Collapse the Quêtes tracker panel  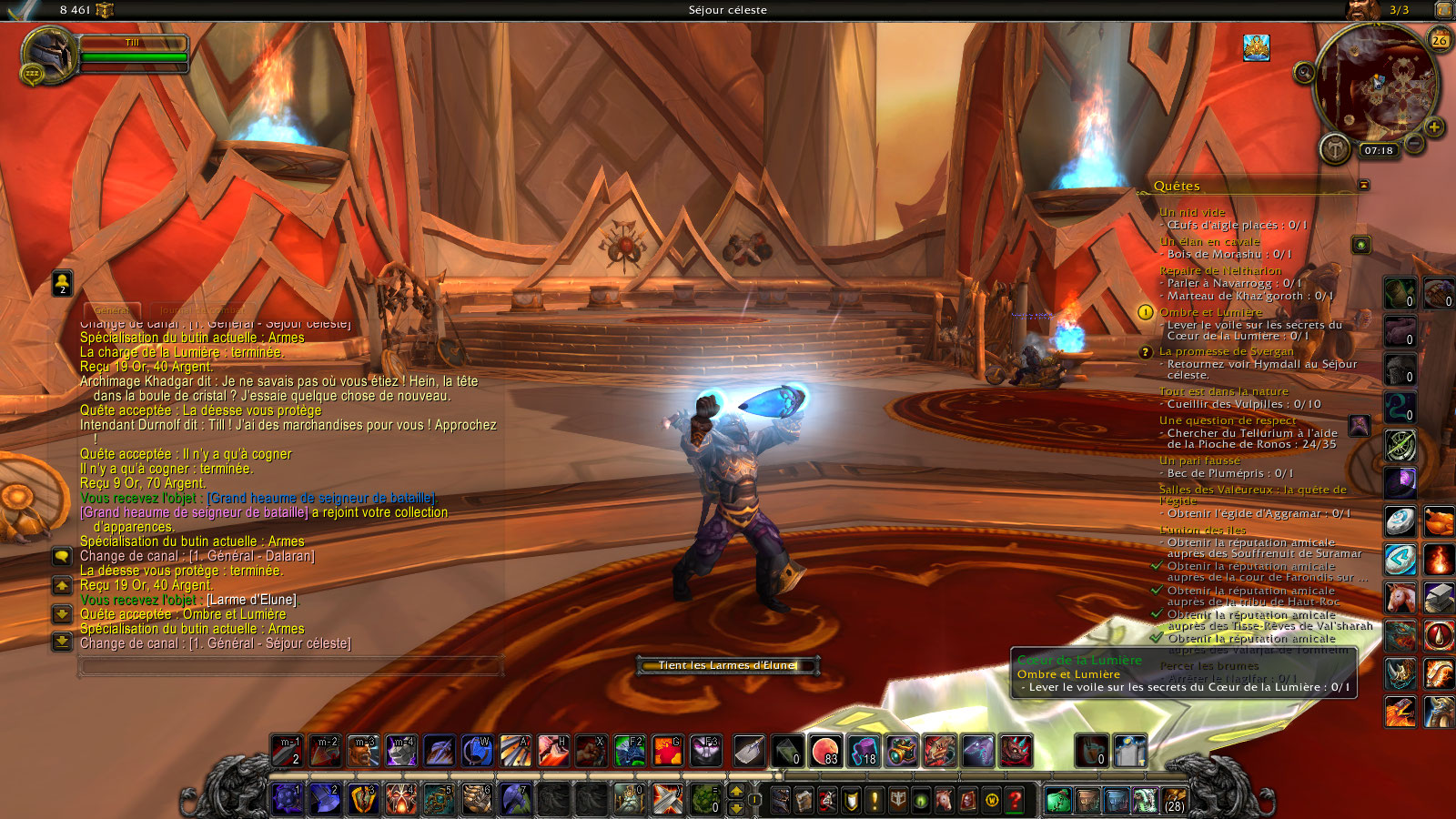click(x=1363, y=185)
